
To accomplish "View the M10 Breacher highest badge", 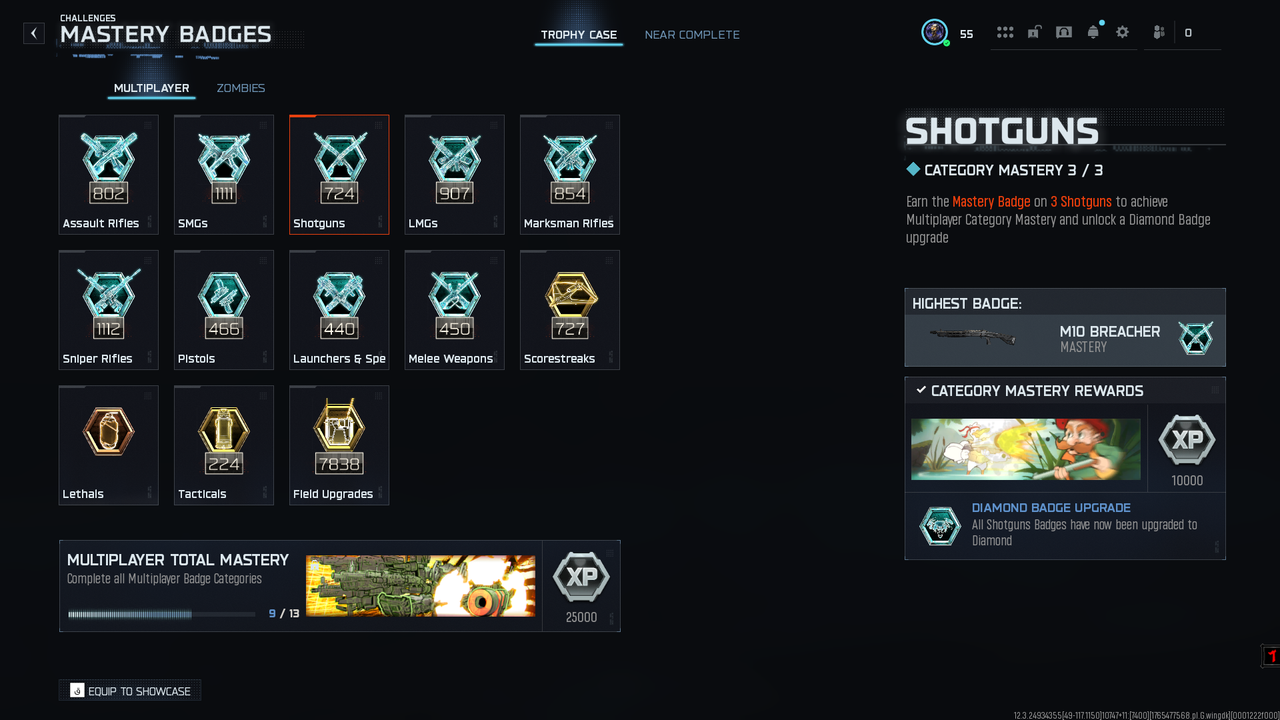I will pyautogui.click(x=1064, y=339).
